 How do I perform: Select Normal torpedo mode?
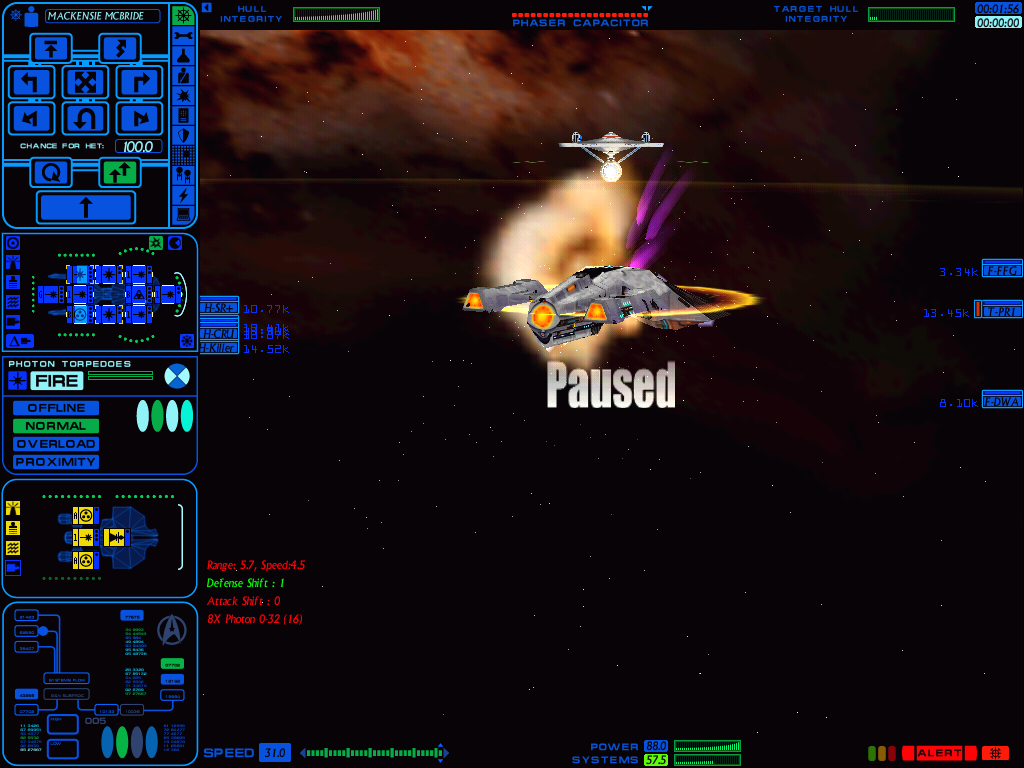click(x=56, y=426)
